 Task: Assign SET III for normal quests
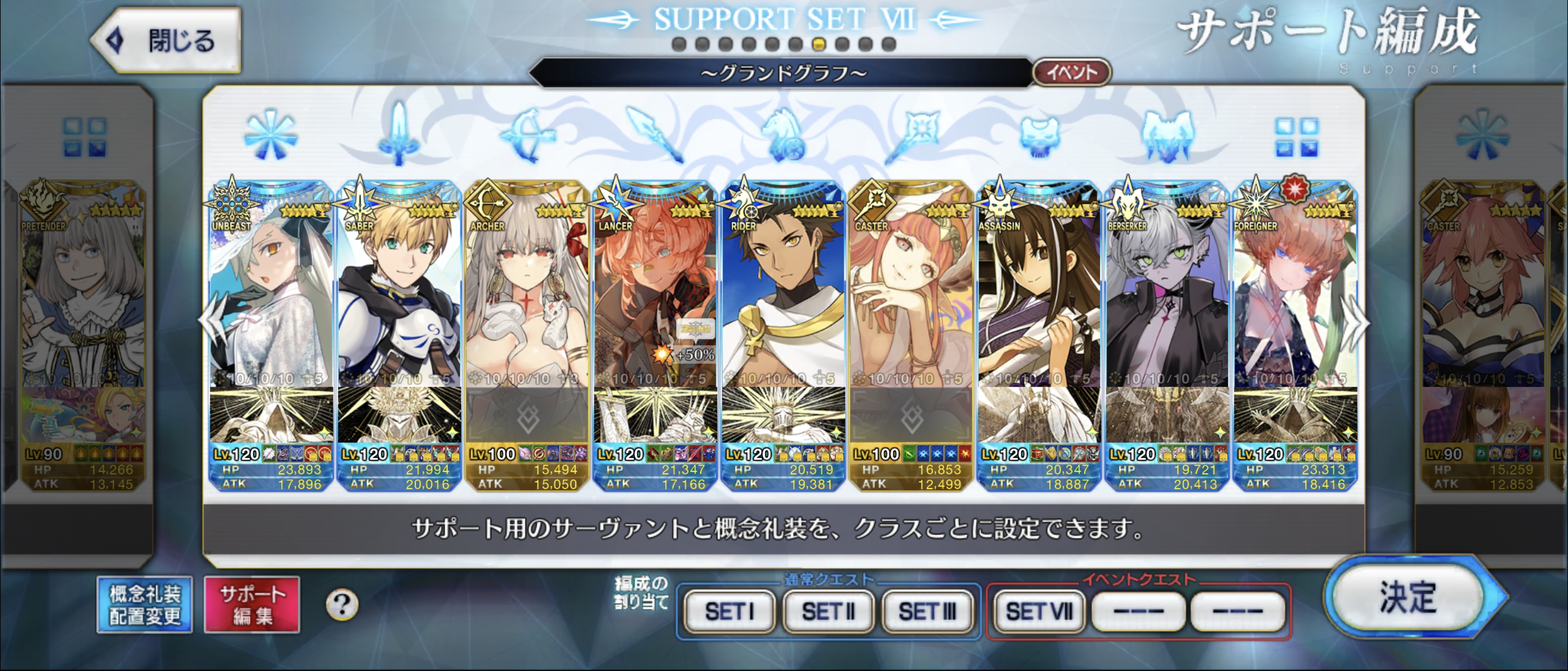tap(927, 611)
